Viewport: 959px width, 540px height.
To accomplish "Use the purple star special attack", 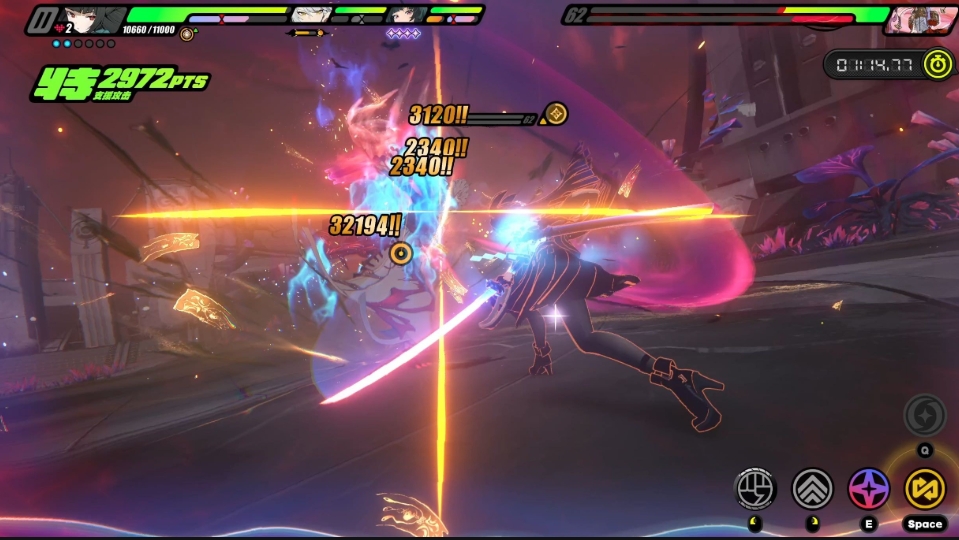I will point(869,488).
